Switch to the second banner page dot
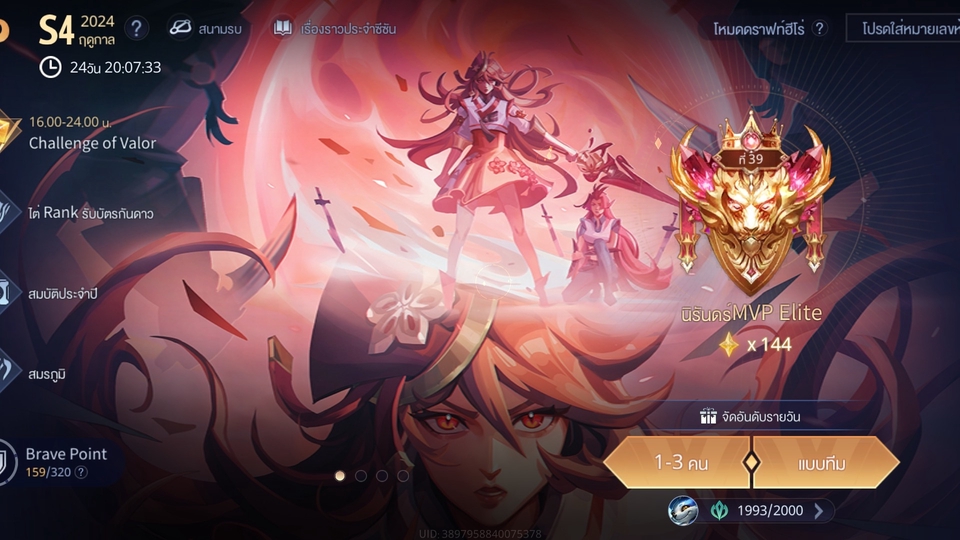The width and height of the screenshot is (960, 540). click(361, 476)
